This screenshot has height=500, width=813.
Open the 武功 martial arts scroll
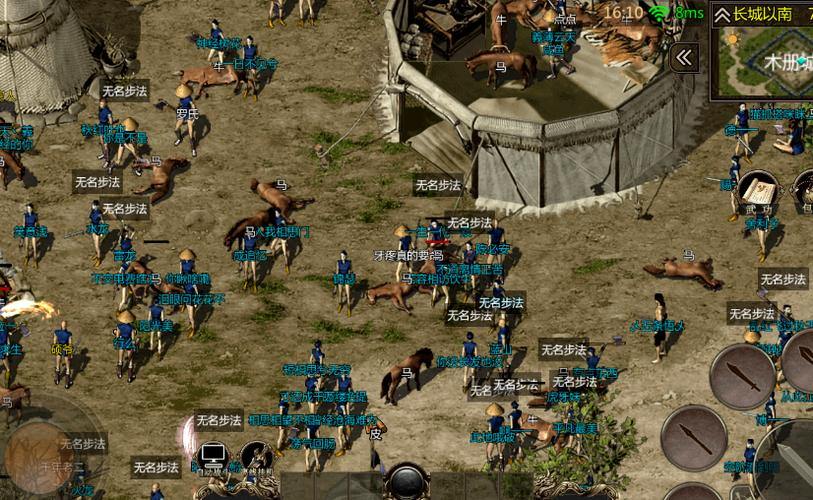pos(757,193)
